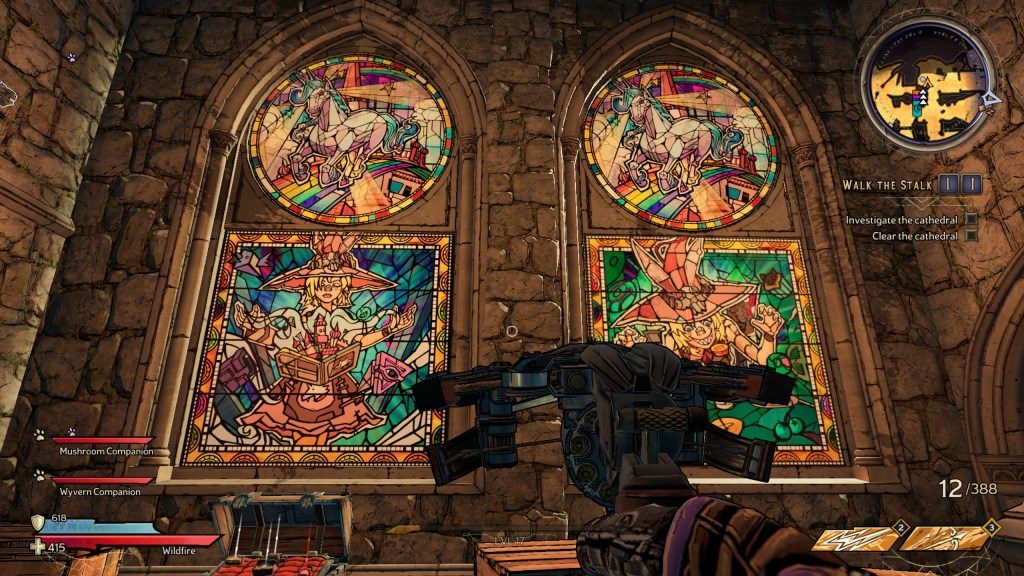This screenshot has width=1024, height=576.
Task: Tick the Investigate the cathedral objective box
Action: click(x=970, y=219)
